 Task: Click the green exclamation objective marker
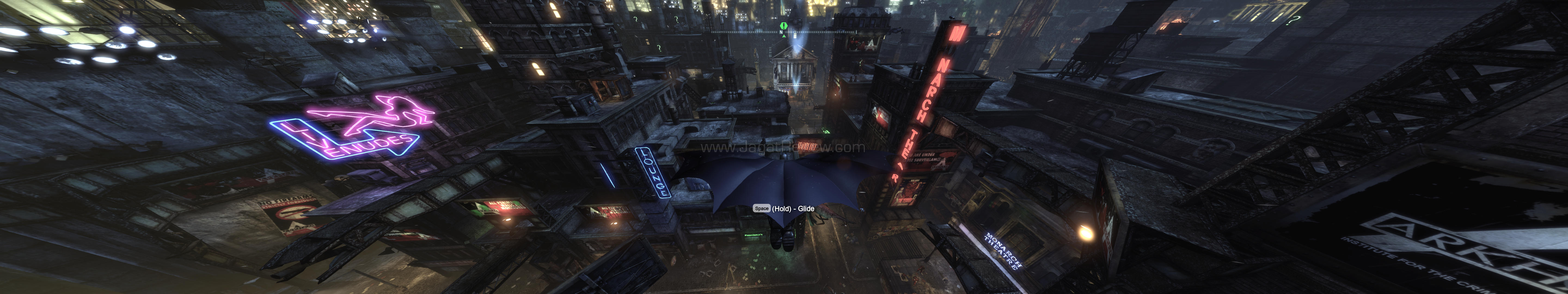pos(784,26)
